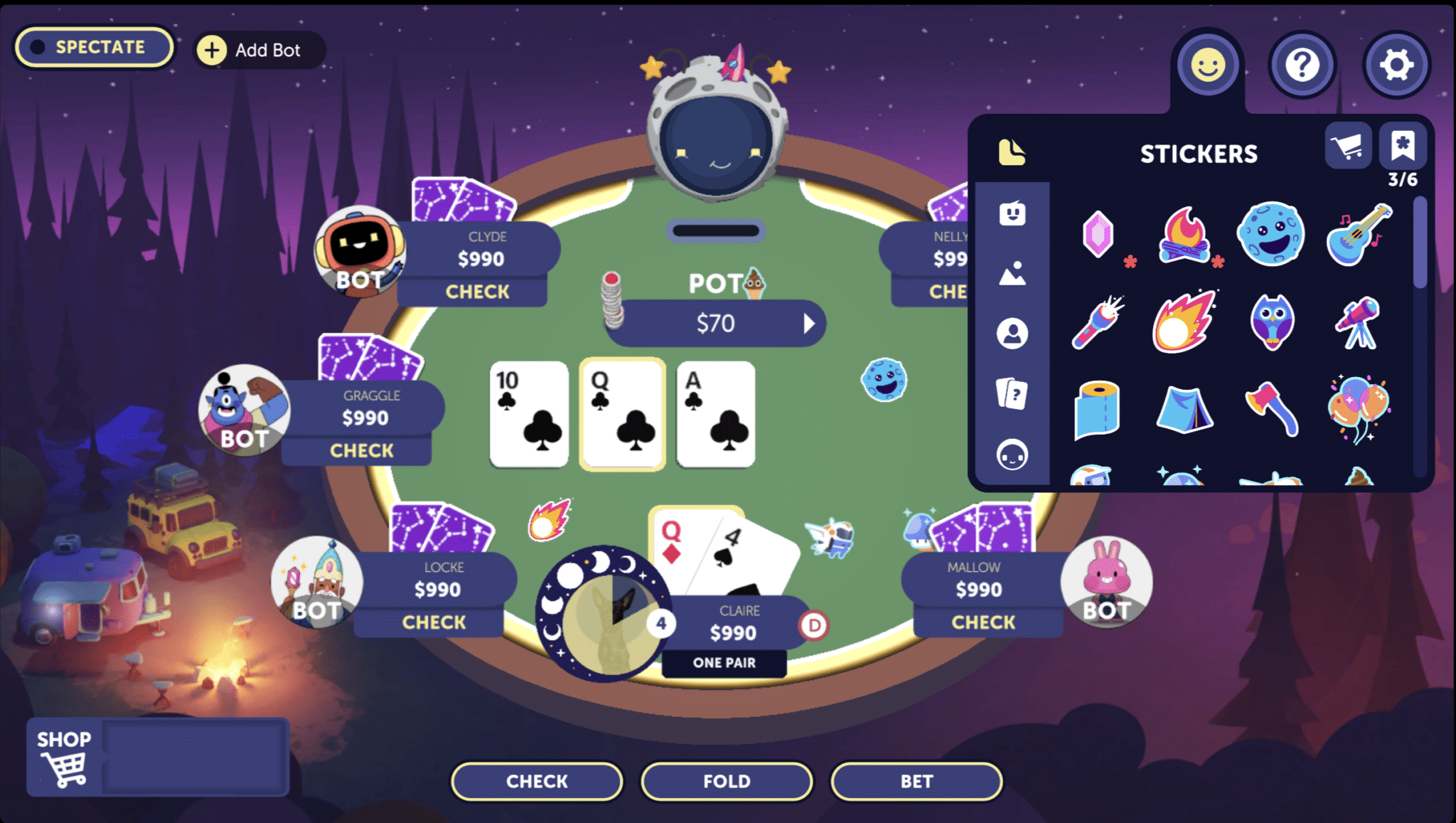Image resolution: width=1456 pixels, height=823 pixels.
Task: Open the Stickers panel smiley icon
Action: click(1207, 65)
